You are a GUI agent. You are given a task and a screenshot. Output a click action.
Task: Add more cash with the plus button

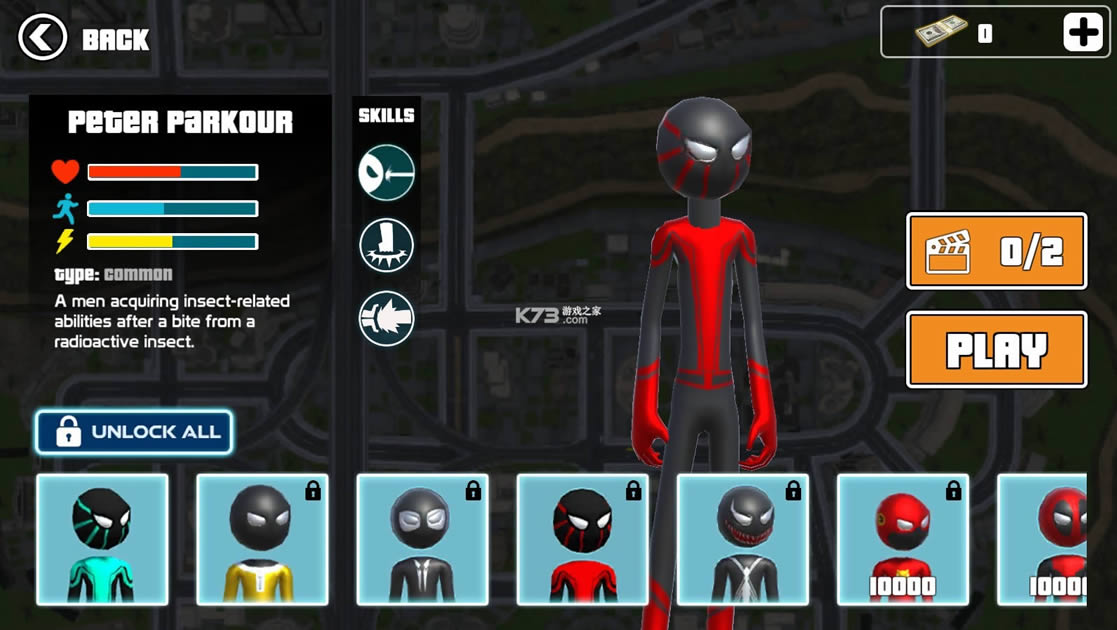click(1082, 33)
